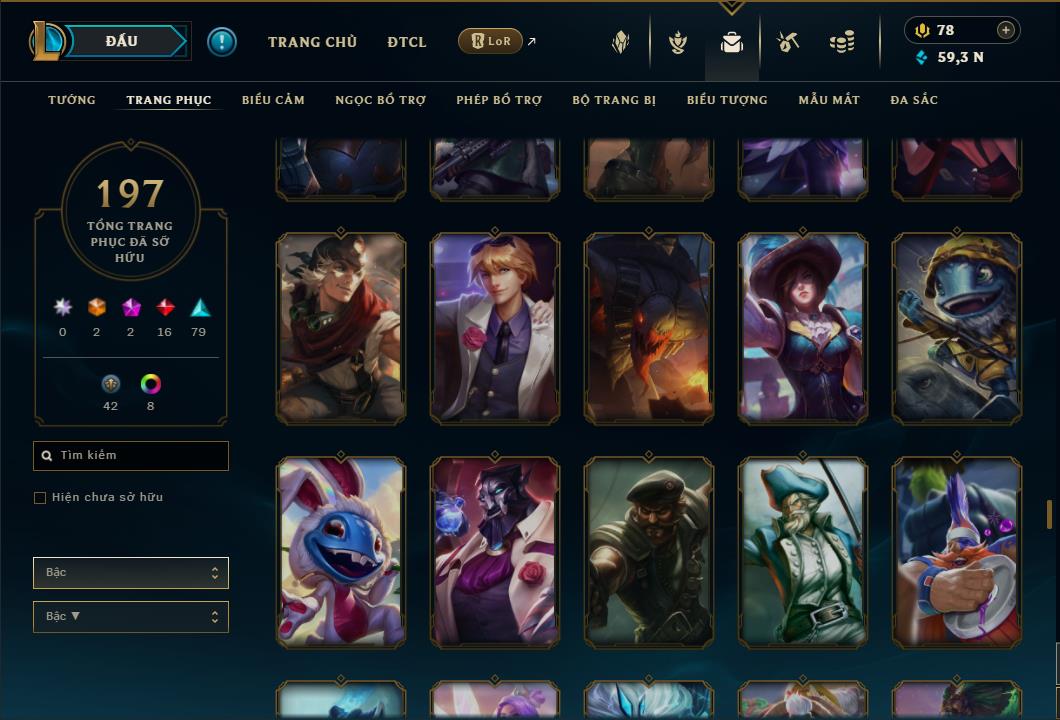1060x720 pixels.
Task: Switch to the BIỂU CẢM tab
Action: tap(273, 100)
